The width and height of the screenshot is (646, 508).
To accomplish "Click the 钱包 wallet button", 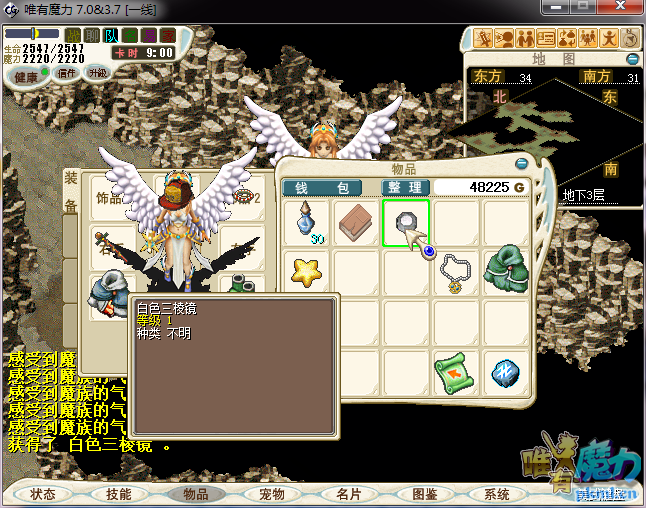I will pyautogui.click(x=321, y=187).
